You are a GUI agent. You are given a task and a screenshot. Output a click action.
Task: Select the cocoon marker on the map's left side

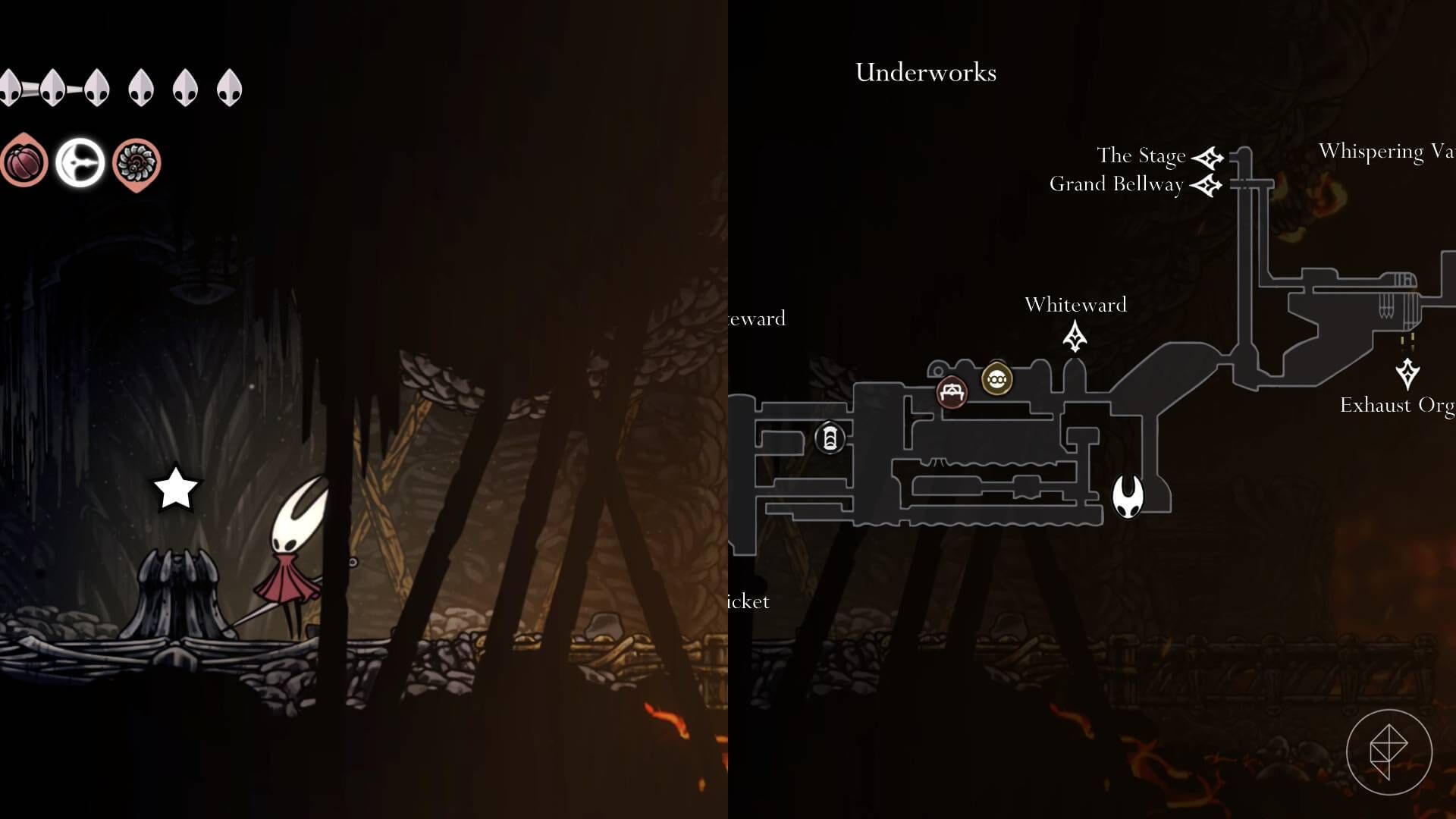point(830,438)
